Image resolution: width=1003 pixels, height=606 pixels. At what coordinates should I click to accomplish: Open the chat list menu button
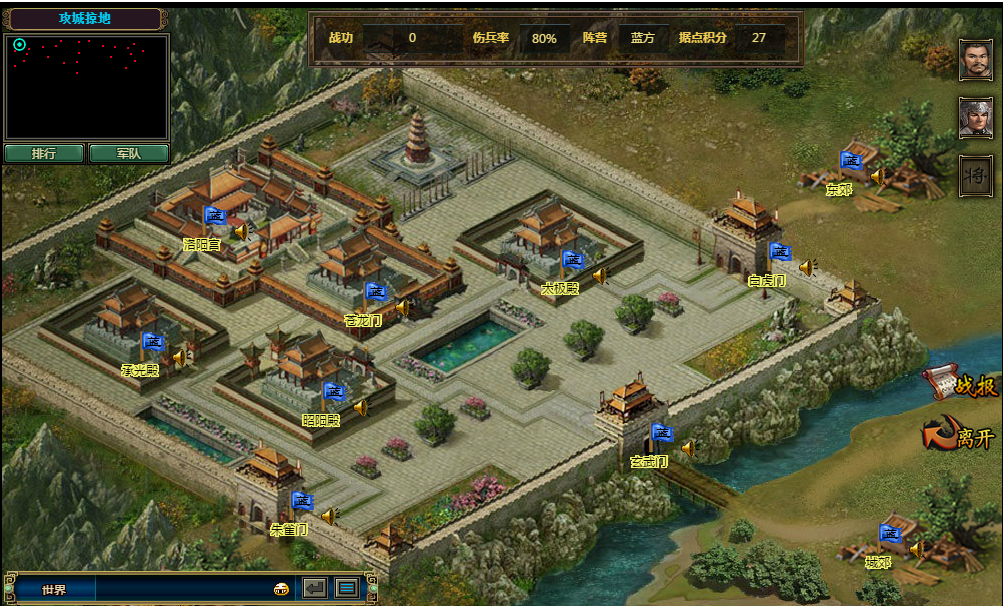347,588
